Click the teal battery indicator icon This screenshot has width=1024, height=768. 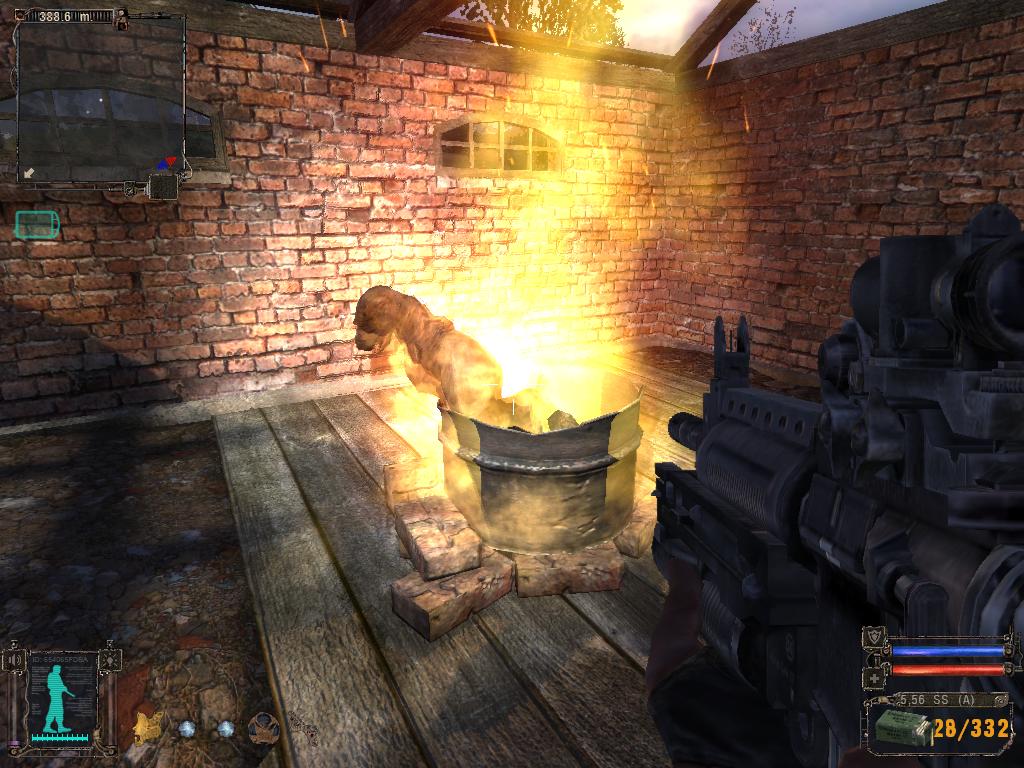coord(37,225)
